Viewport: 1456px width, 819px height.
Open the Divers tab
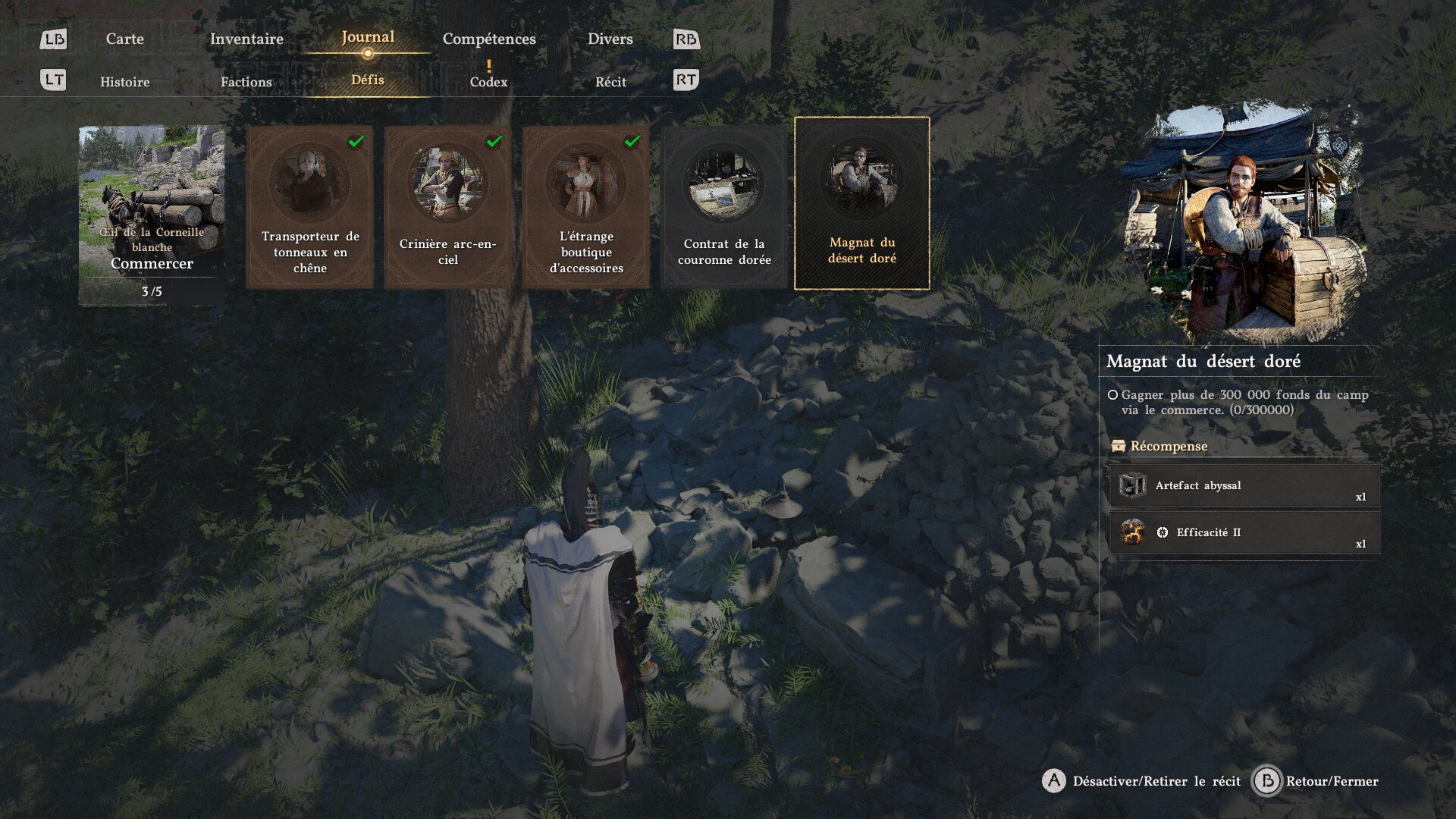coord(610,39)
